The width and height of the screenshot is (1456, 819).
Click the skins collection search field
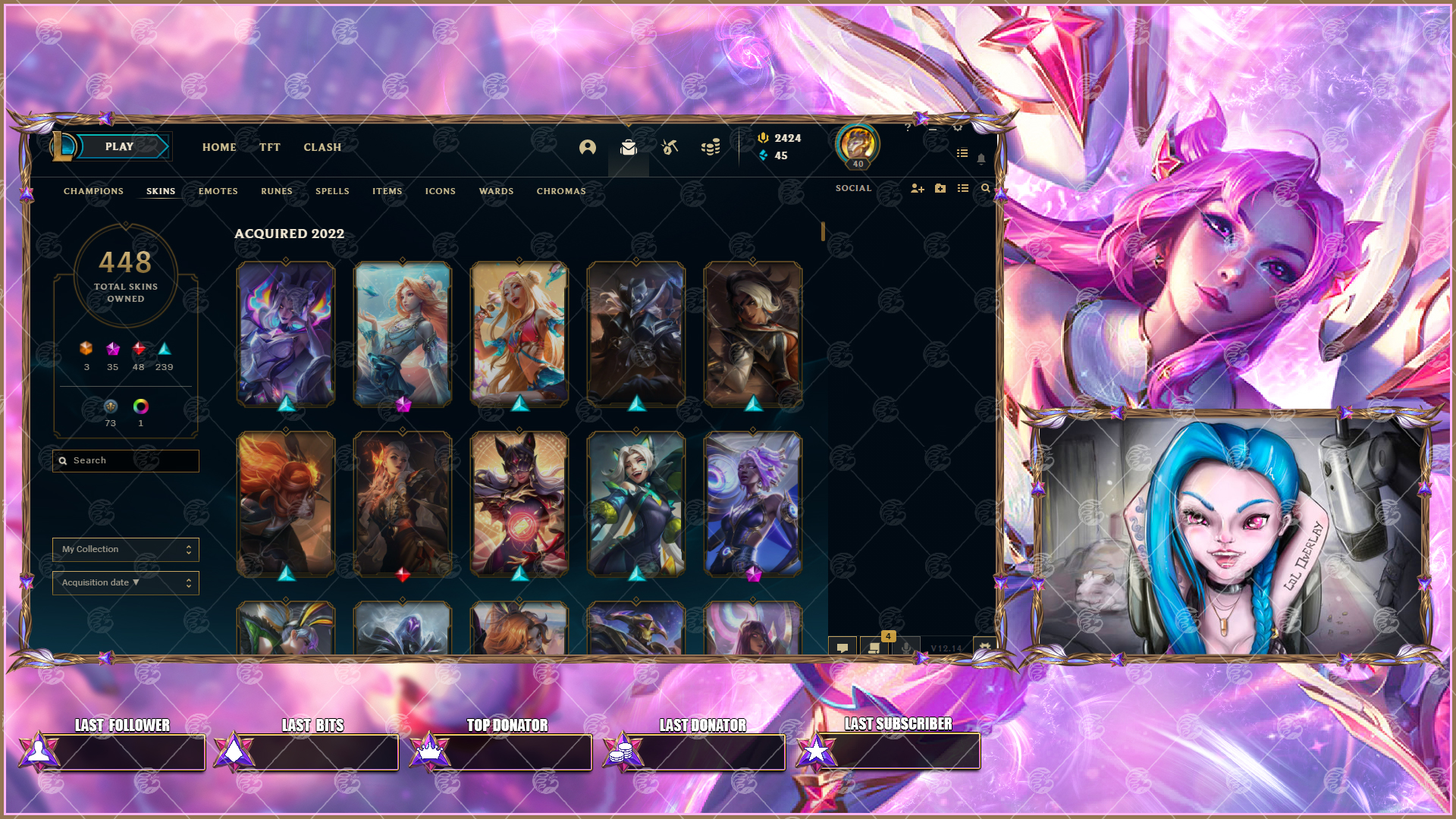pos(125,460)
